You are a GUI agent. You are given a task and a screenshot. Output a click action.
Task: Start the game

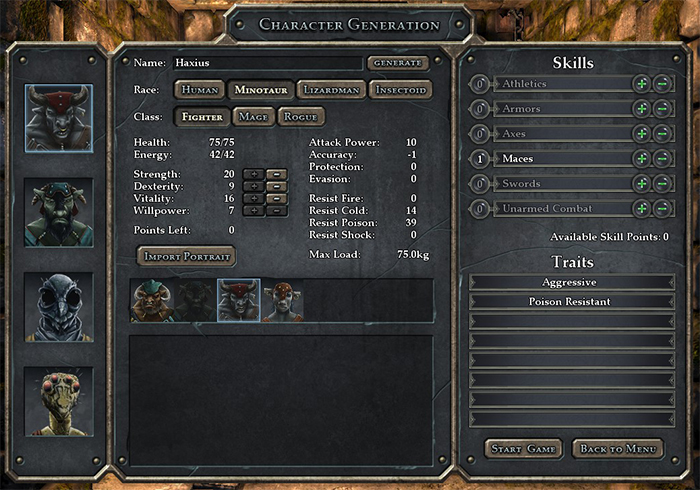point(524,449)
